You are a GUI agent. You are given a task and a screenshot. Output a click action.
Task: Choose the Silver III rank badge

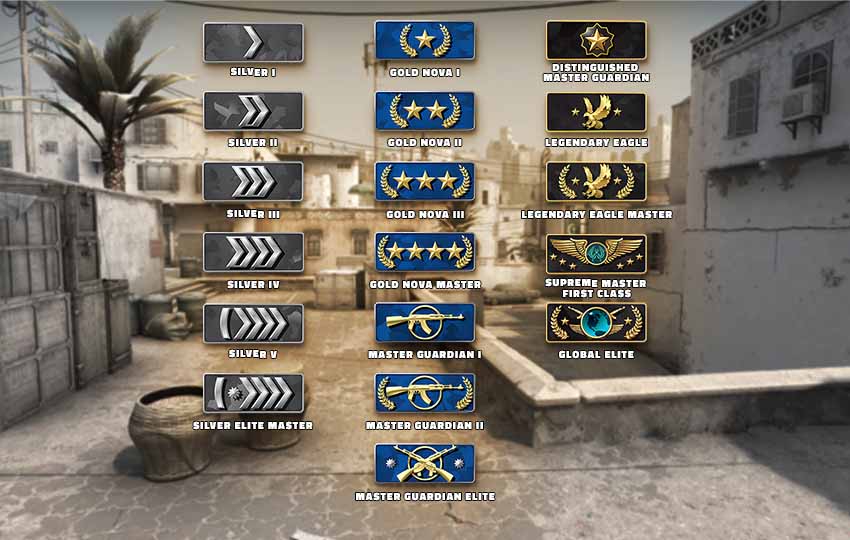[x=253, y=182]
